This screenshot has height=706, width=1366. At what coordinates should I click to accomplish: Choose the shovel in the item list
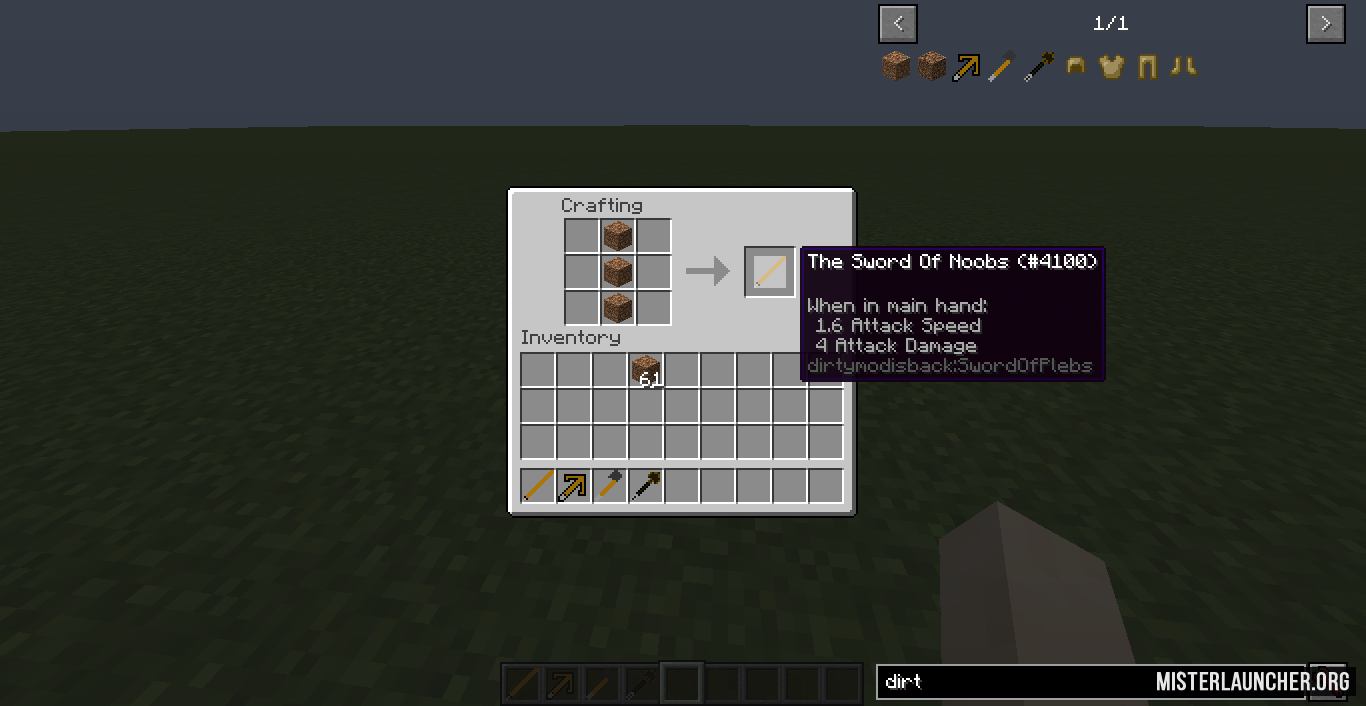[1039, 67]
